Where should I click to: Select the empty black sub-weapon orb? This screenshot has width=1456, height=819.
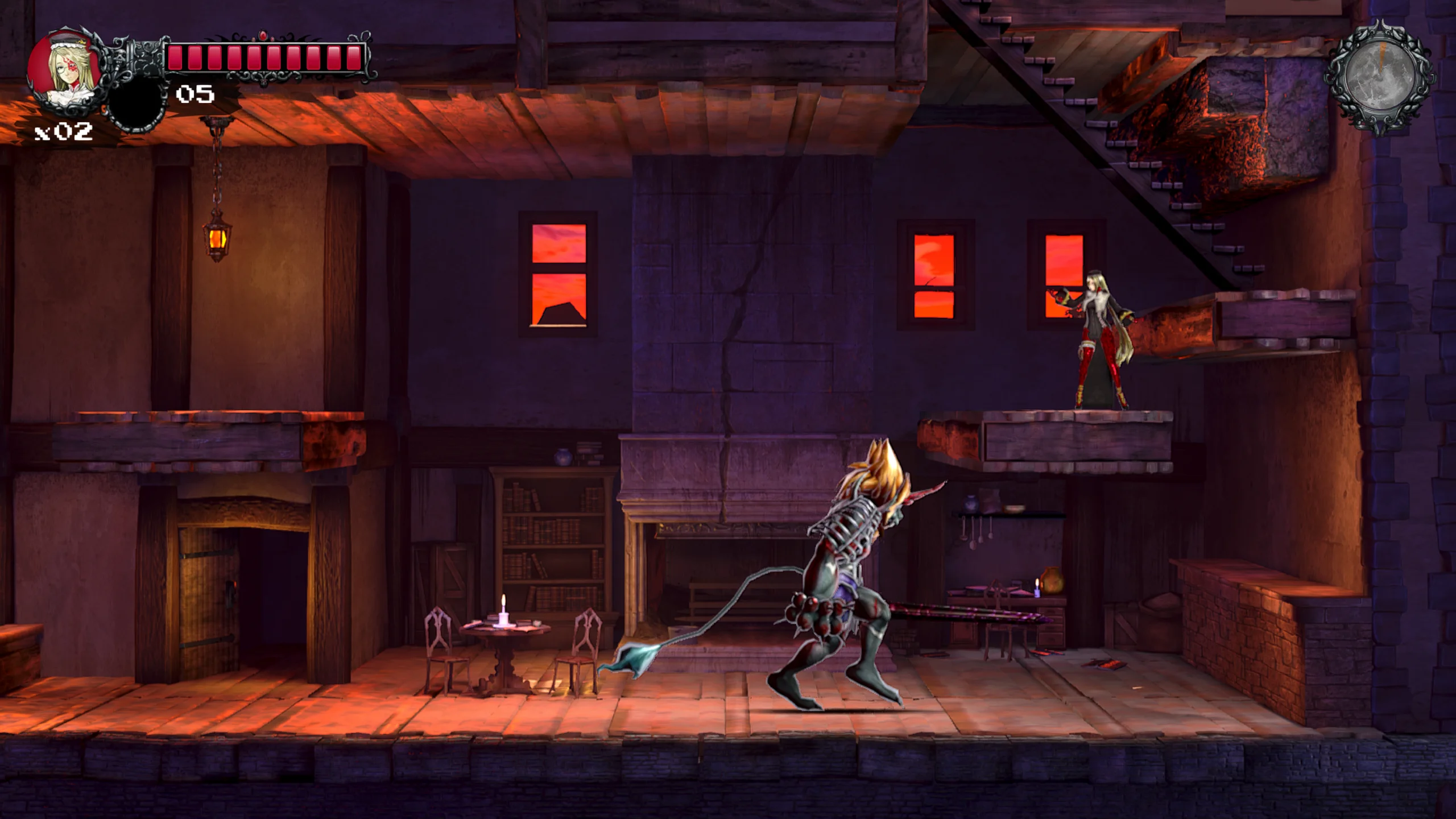pos(136,105)
